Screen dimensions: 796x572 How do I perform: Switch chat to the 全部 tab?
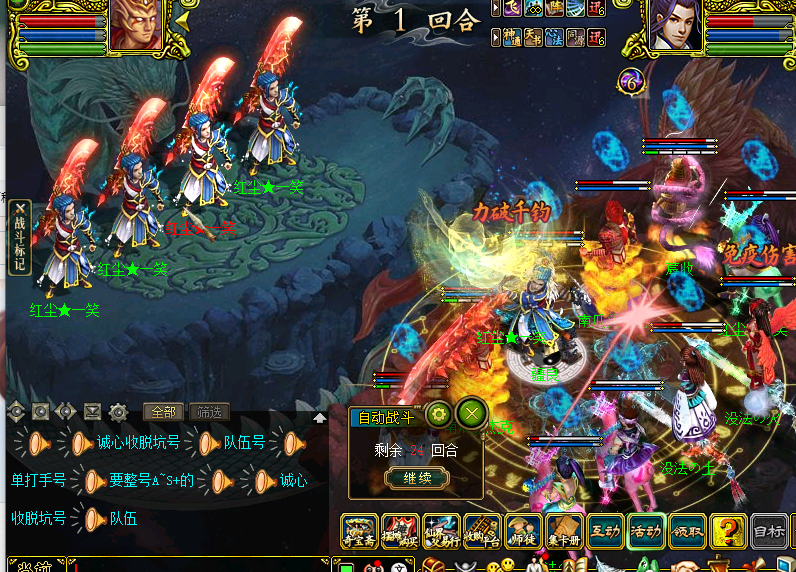tap(162, 411)
